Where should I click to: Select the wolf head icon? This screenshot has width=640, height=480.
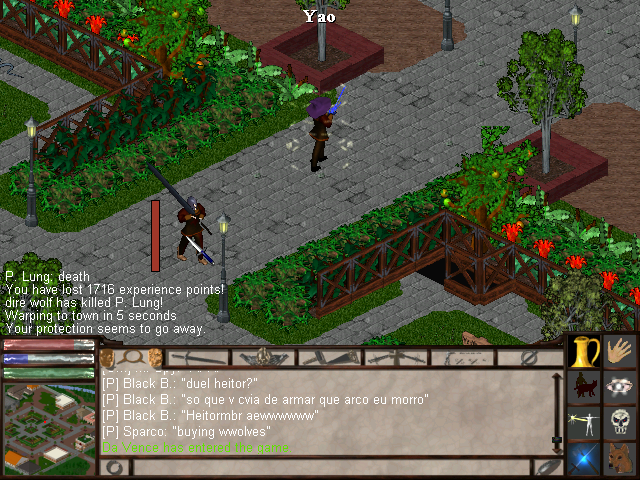point(620,458)
